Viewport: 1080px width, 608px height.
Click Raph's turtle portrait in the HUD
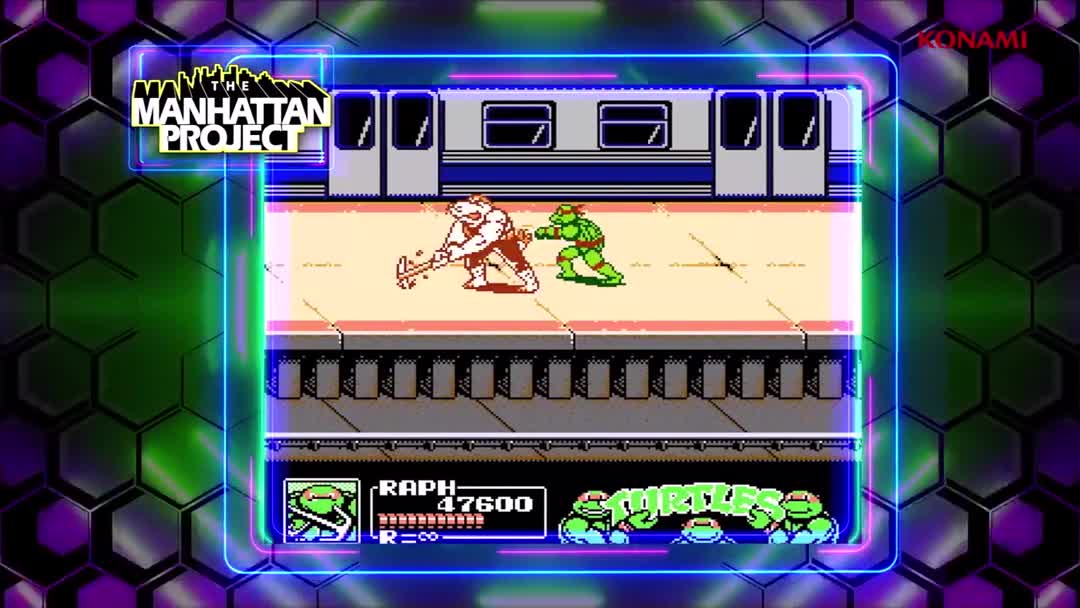(321, 510)
